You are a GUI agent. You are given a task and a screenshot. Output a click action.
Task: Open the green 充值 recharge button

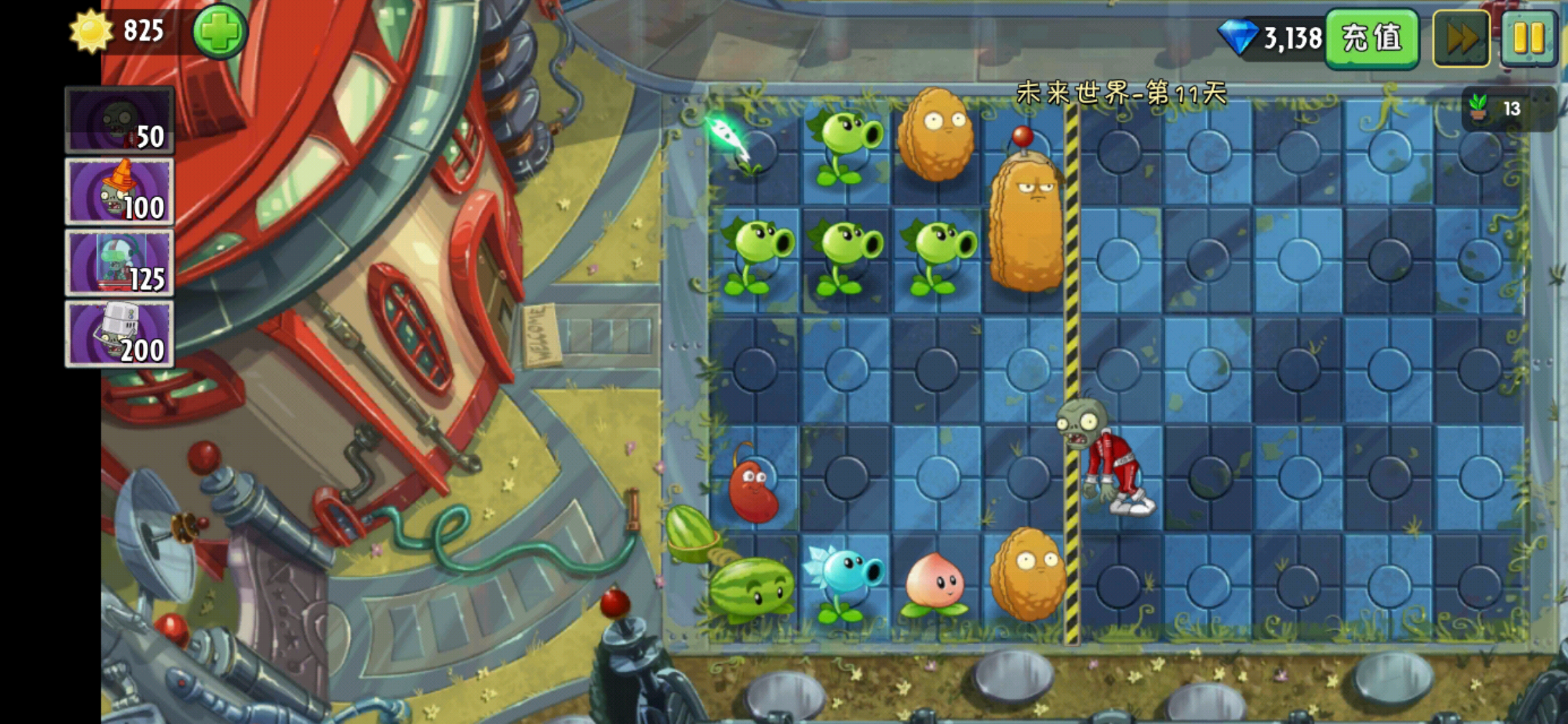(1371, 38)
